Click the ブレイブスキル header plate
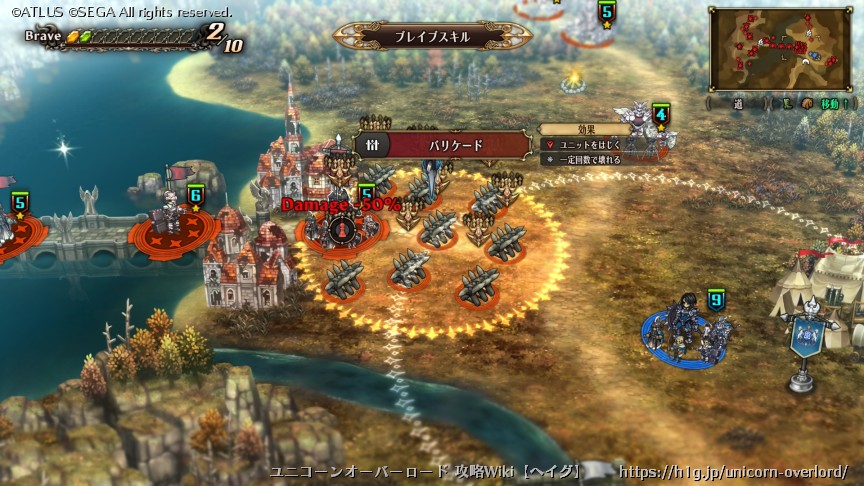864x486 pixels. (x=432, y=36)
